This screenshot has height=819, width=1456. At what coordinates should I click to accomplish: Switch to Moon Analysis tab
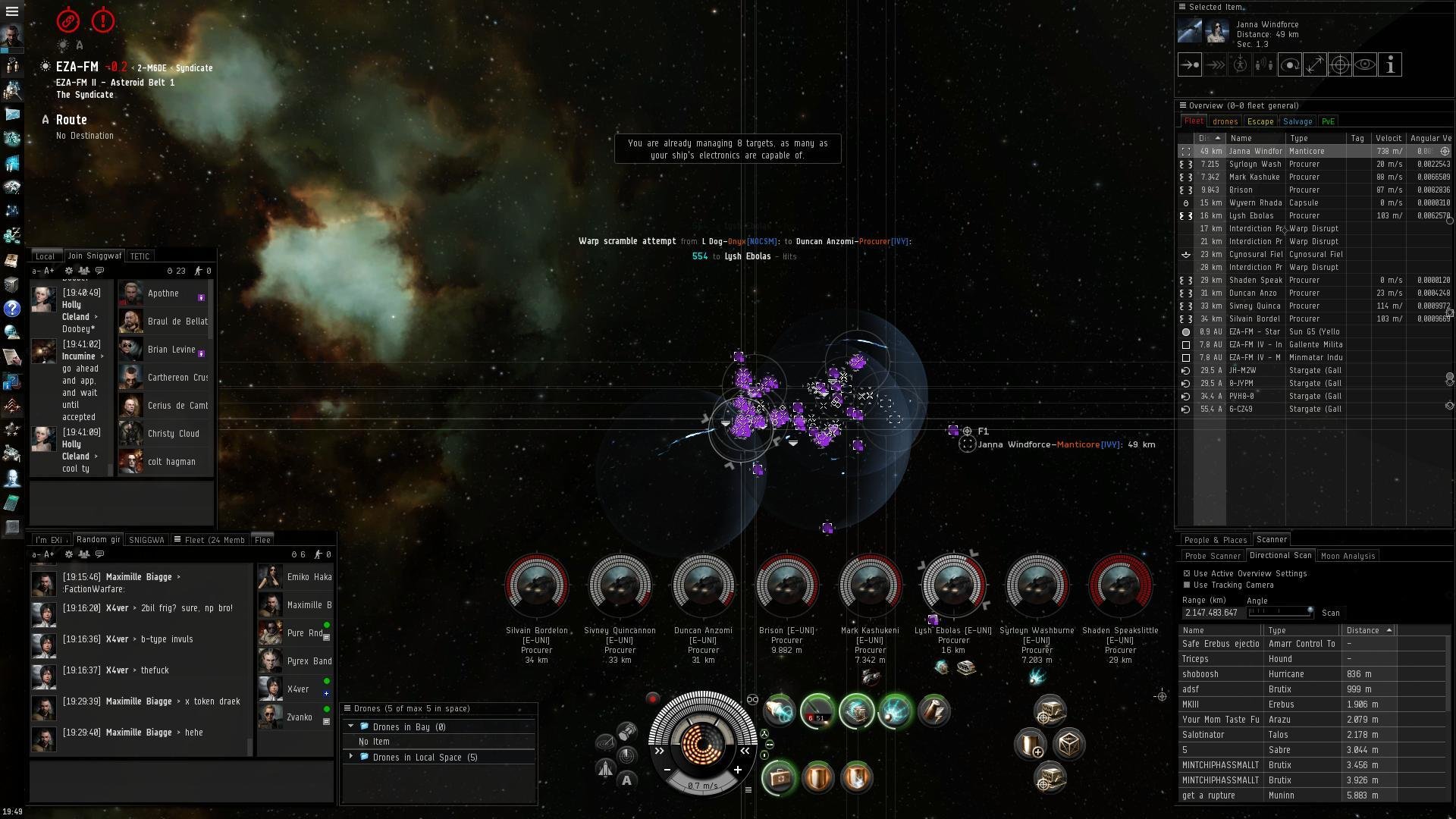tap(1348, 556)
